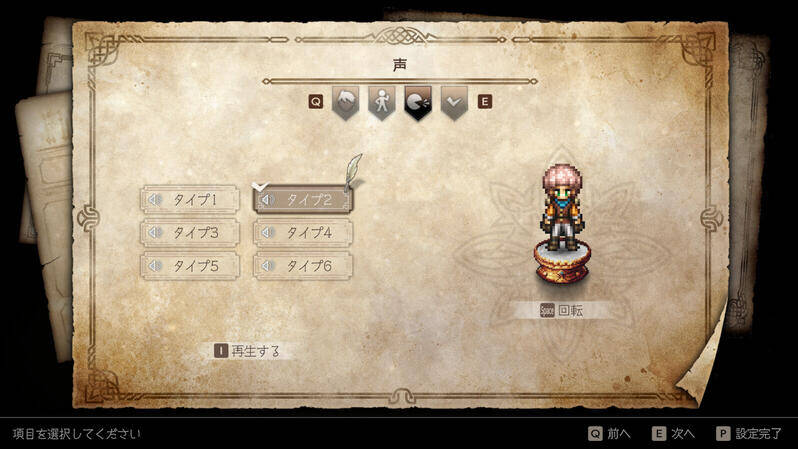Finish setup with 設定完了

(748, 433)
